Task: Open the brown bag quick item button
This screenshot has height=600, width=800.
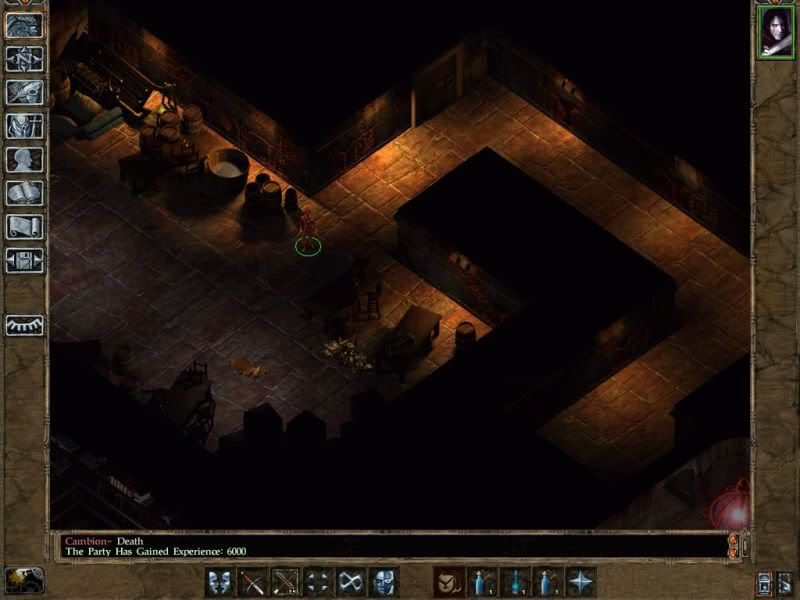Action: click(448, 581)
